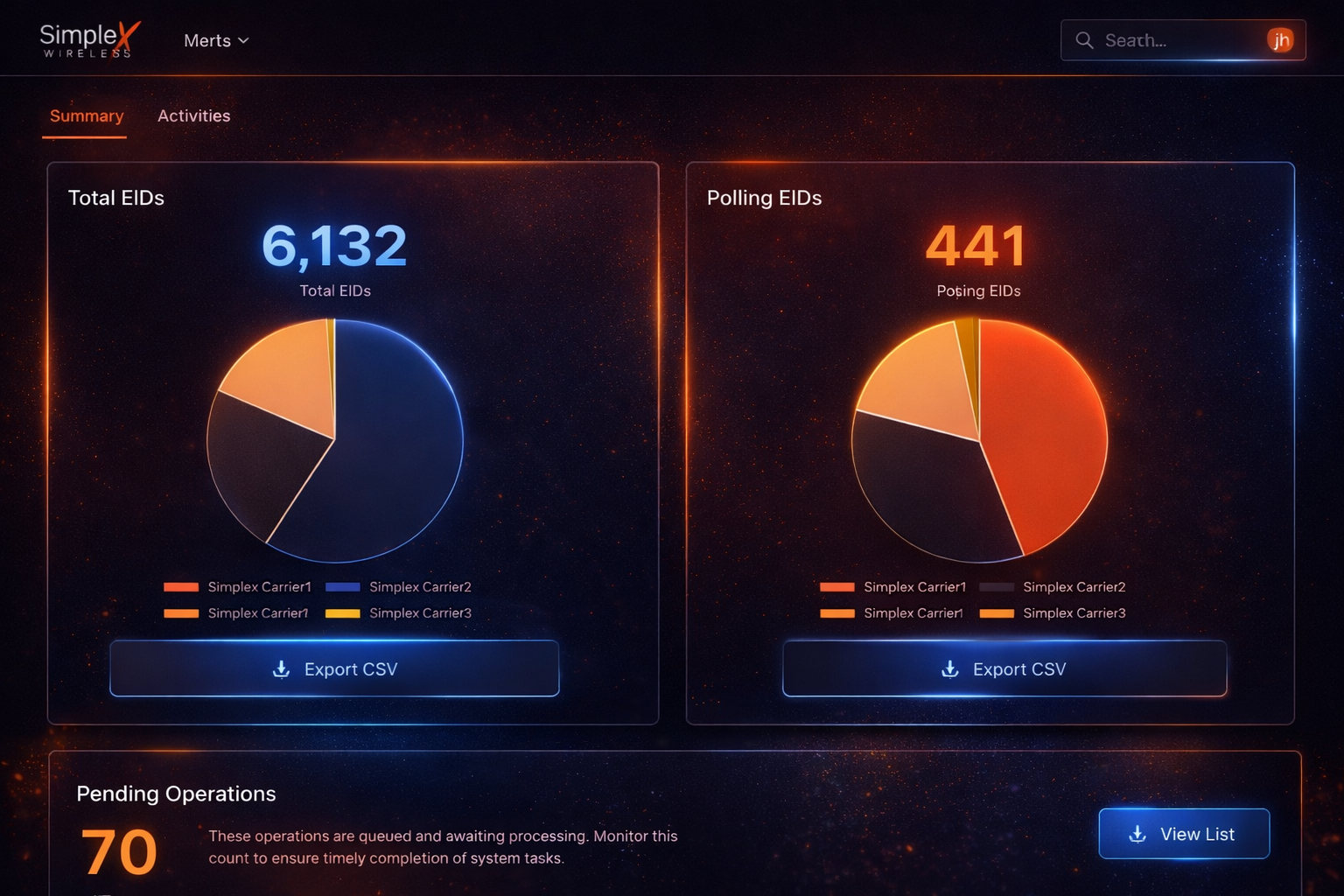Collapse the Pending Operations section

tap(176, 794)
